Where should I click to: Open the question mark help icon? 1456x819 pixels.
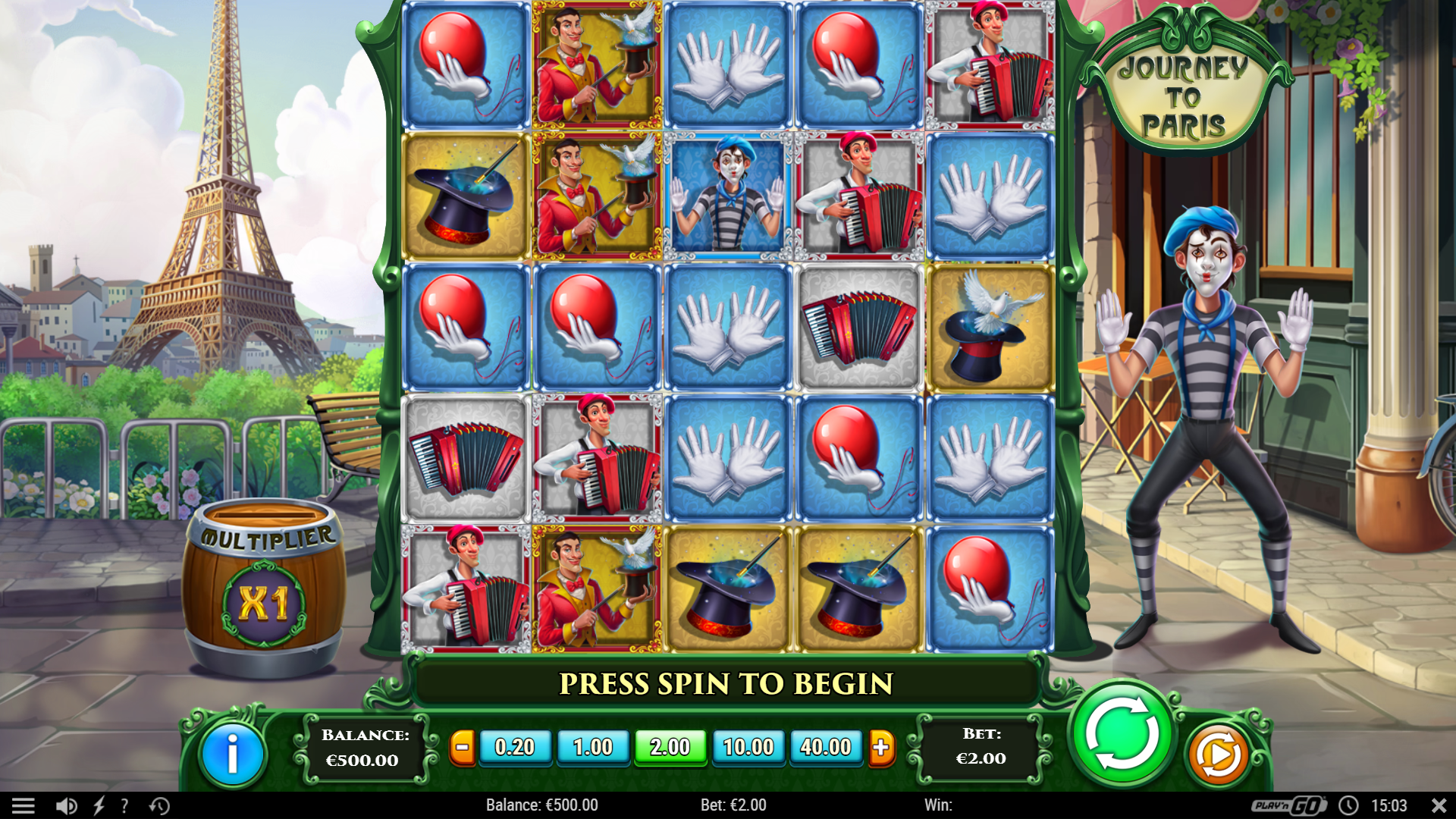point(124,805)
